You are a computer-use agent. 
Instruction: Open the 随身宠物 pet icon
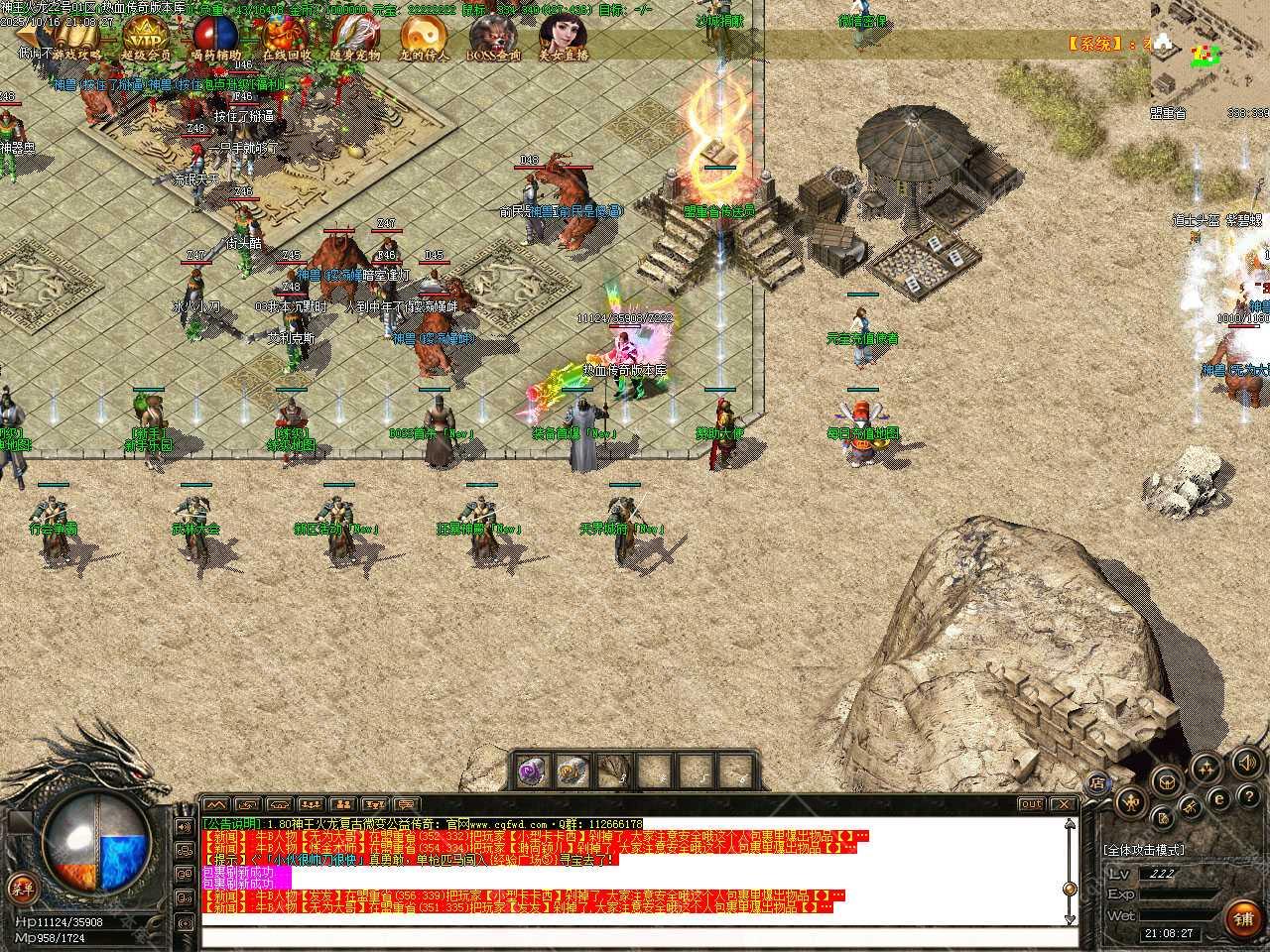355,38
